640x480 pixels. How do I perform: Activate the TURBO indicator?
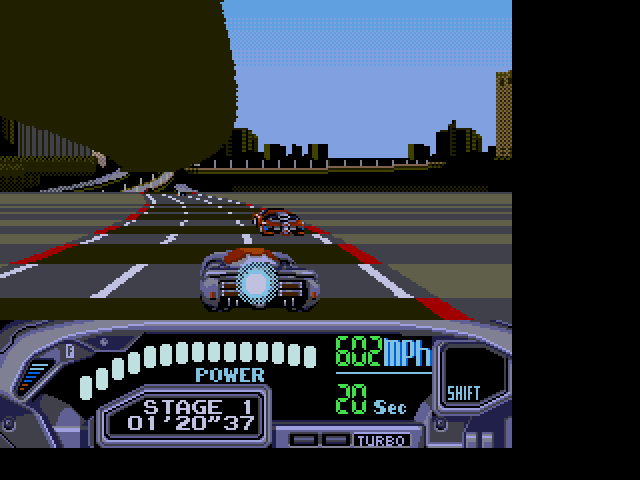click(x=380, y=440)
